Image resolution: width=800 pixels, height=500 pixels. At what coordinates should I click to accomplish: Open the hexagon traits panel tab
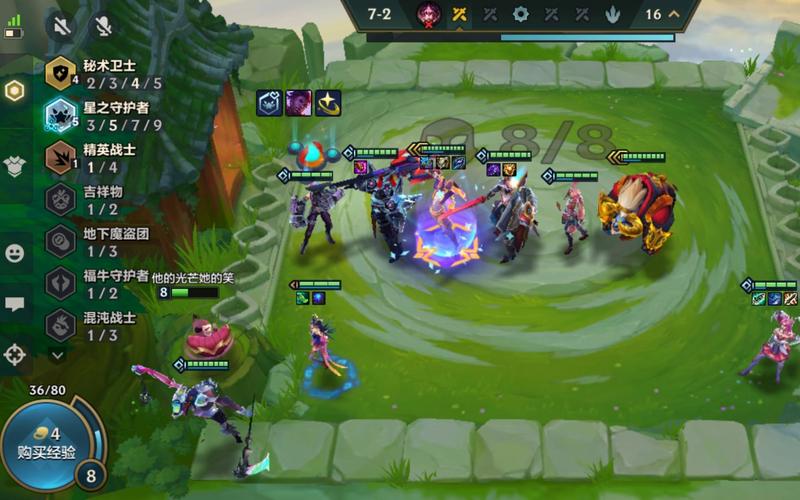coord(14,91)
